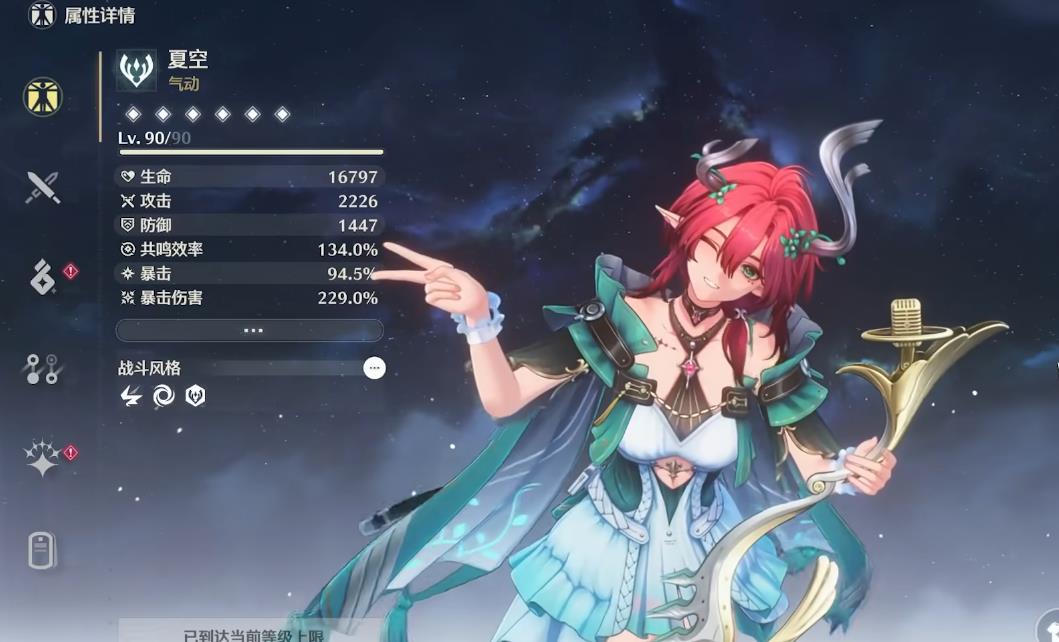This screenshot has height=642, width=1059.
Task: Expand the full stats list ellipsis bar
Action: click(x=250, y=330)
